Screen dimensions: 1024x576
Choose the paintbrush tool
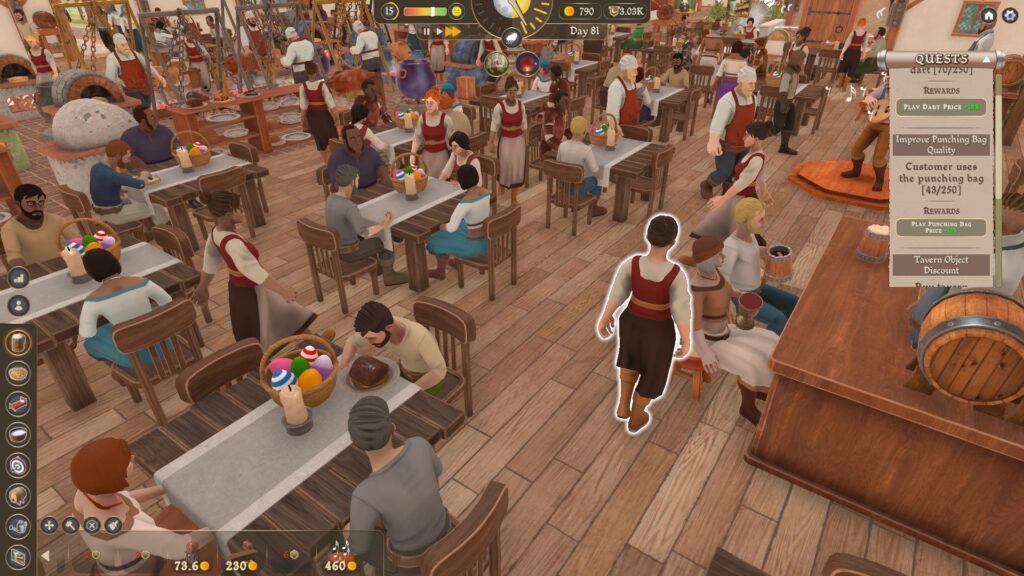pyautogui.click(x=114, y=524)
